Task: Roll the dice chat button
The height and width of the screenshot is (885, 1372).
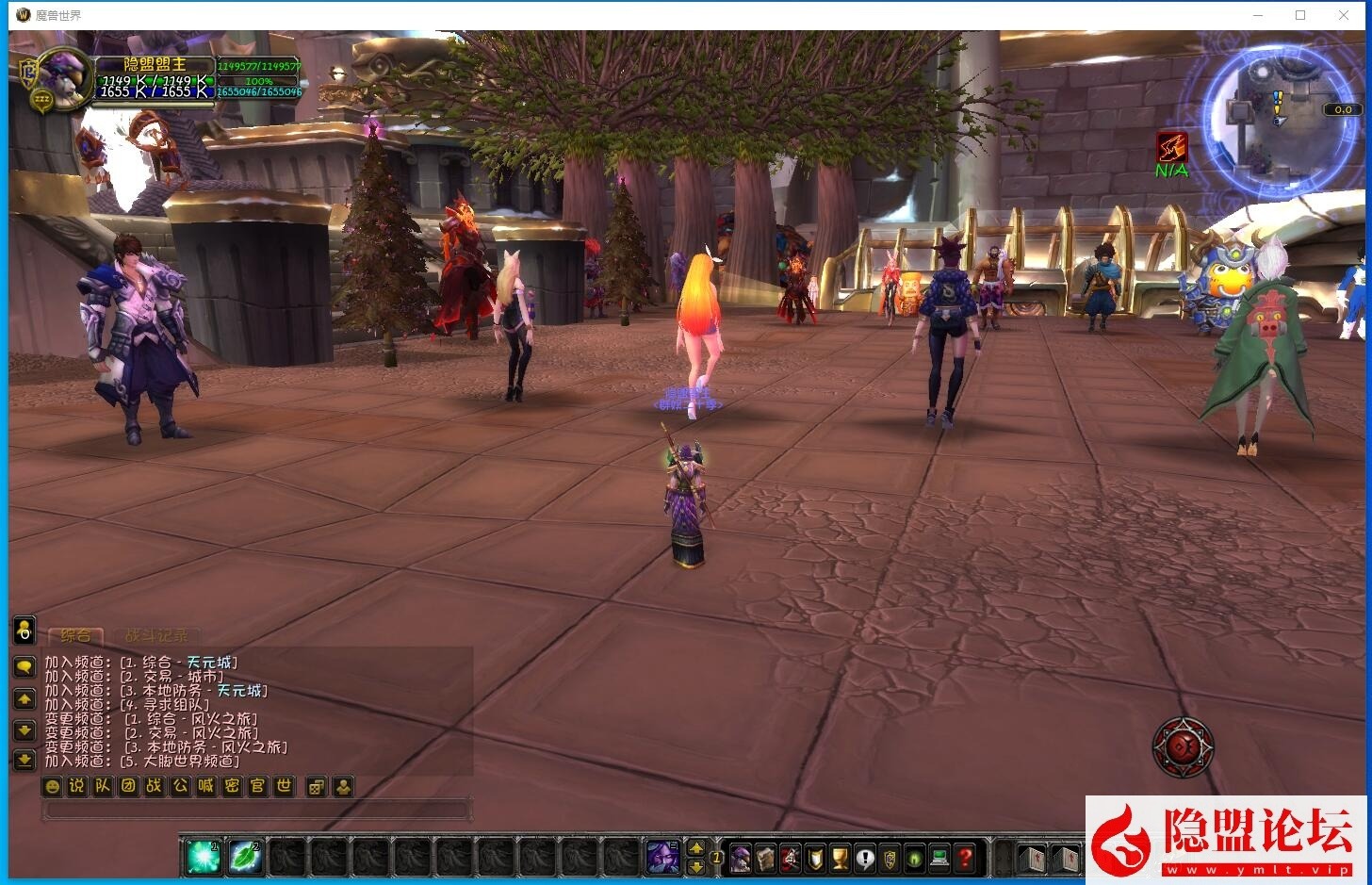Action: click(317, 786)
